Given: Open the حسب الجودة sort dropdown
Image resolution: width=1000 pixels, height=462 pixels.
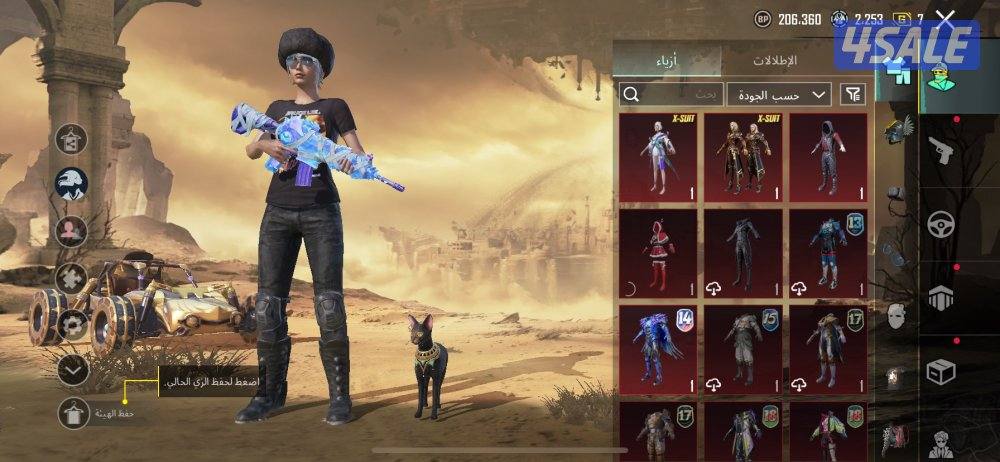Looking at the screenshot, I should (x=779, y=94).
